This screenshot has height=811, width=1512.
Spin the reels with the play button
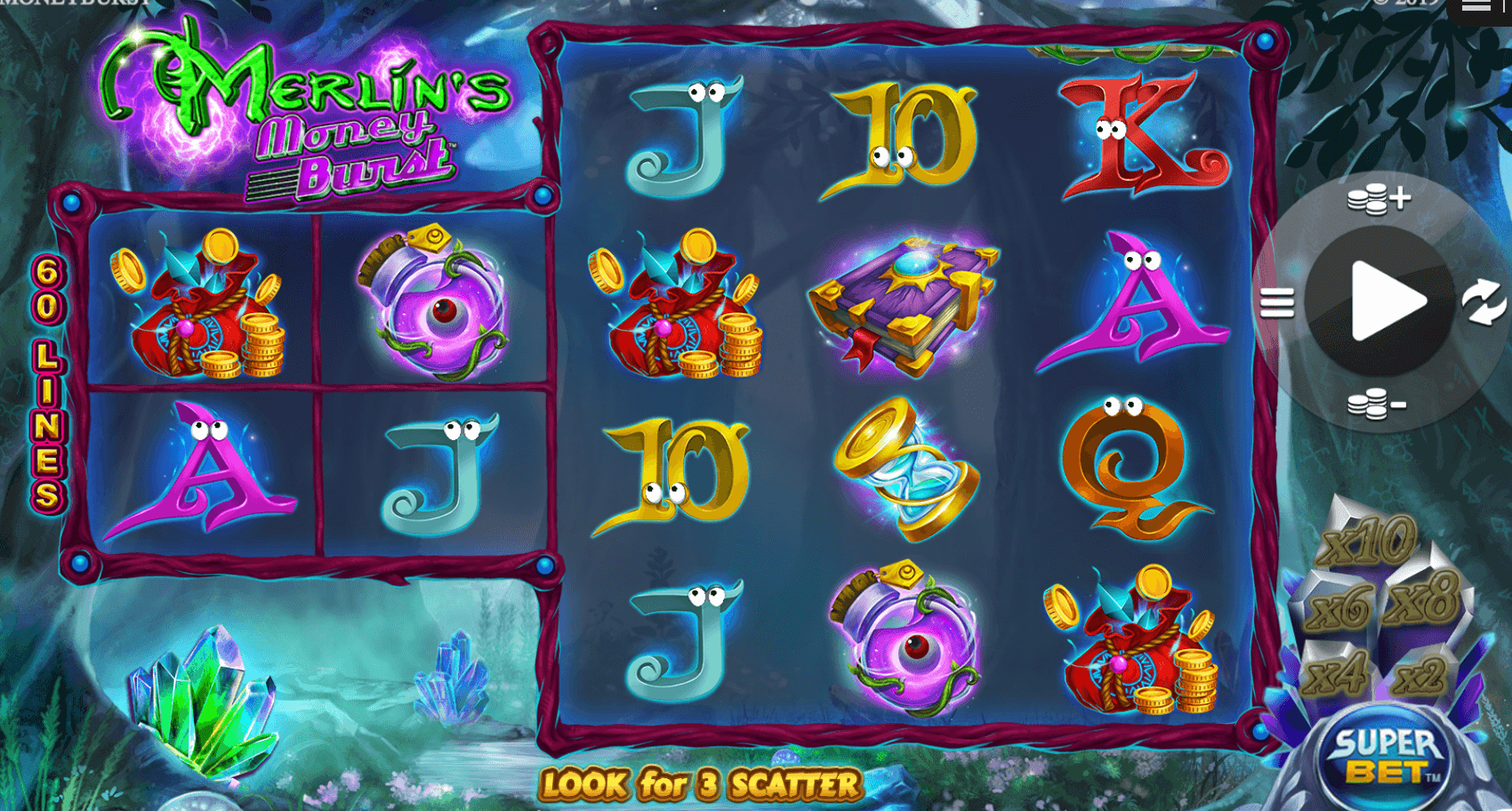click(x=1380, y=301)
